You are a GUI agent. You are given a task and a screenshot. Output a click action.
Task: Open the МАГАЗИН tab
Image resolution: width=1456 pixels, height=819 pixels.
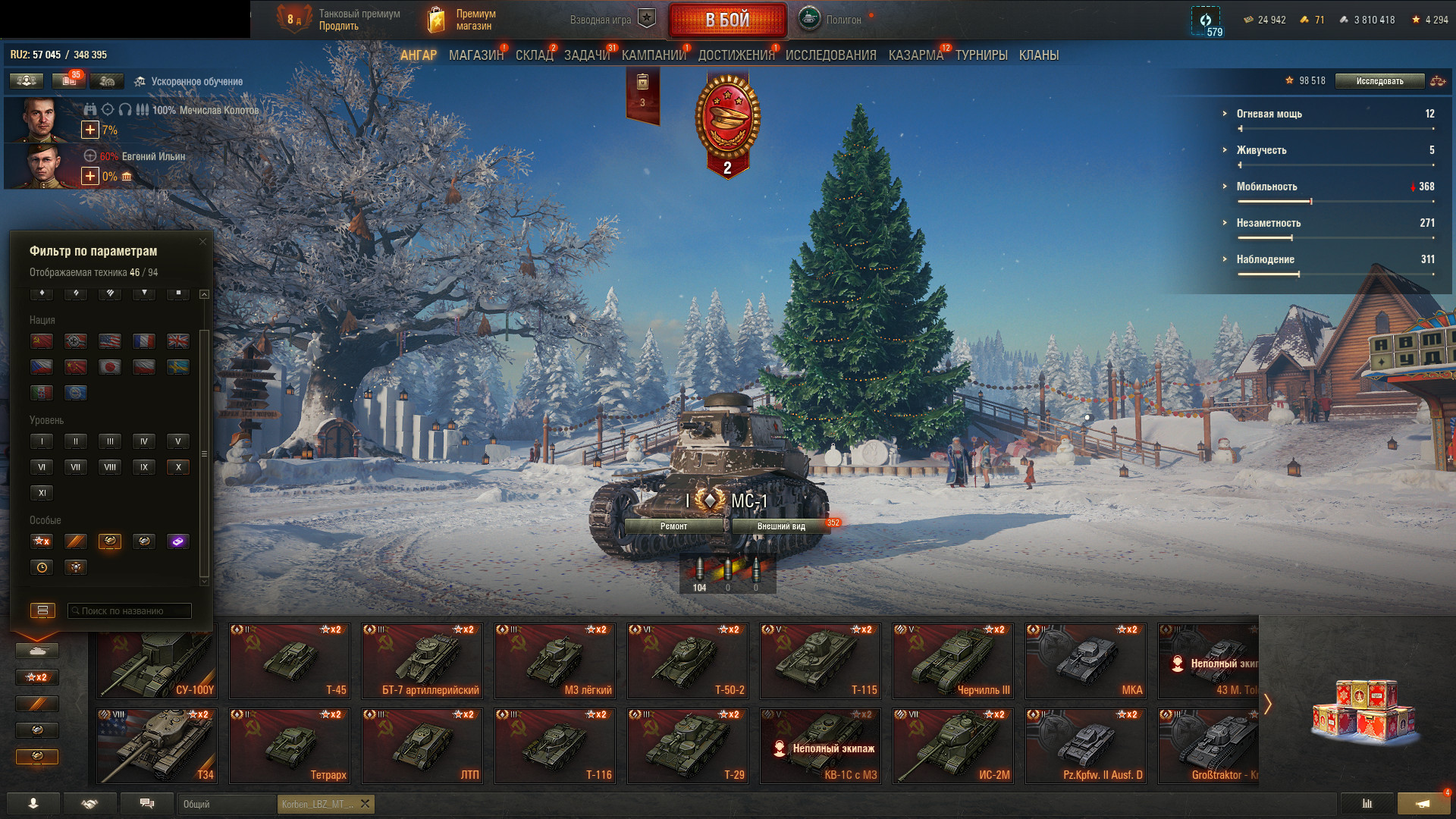click(475, 55)
